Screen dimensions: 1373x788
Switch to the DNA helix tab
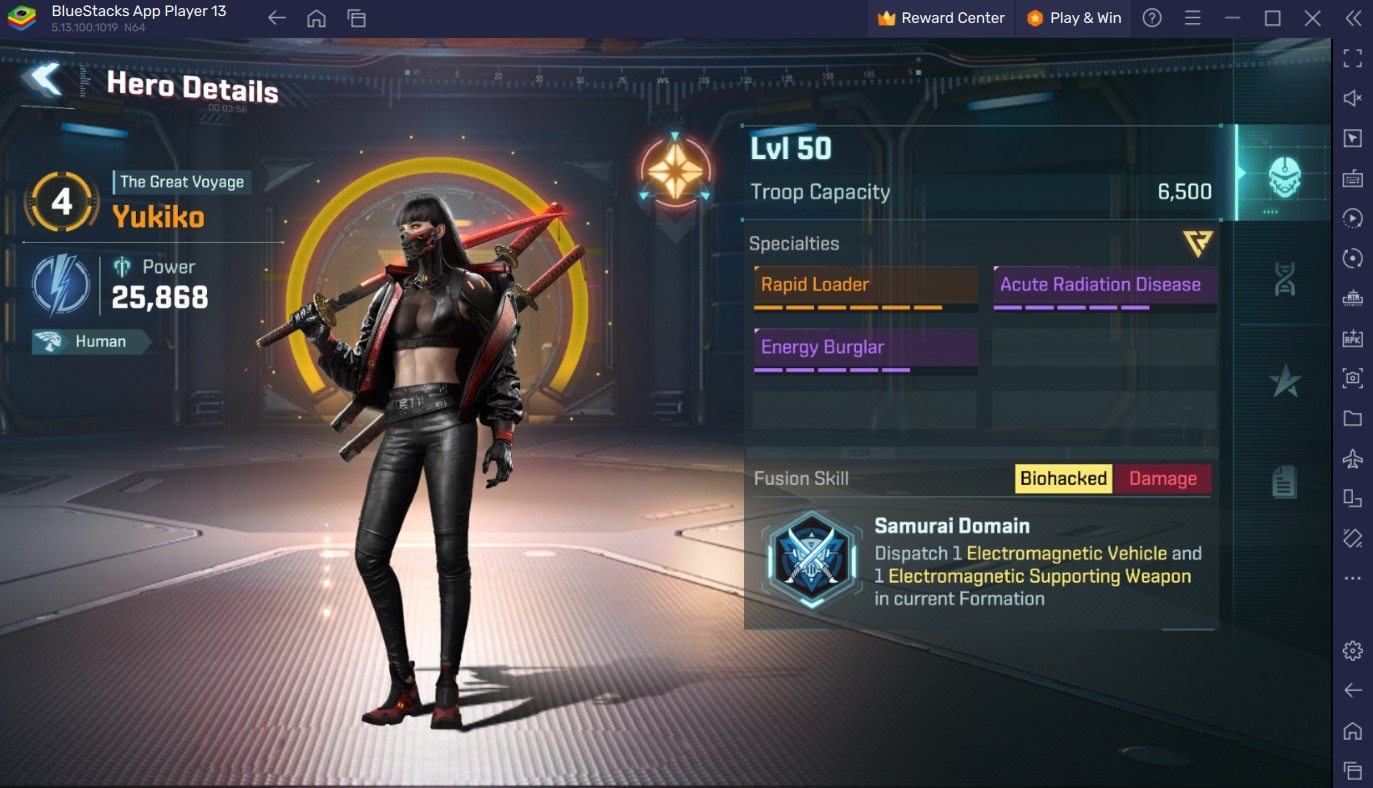[1284, 277]
